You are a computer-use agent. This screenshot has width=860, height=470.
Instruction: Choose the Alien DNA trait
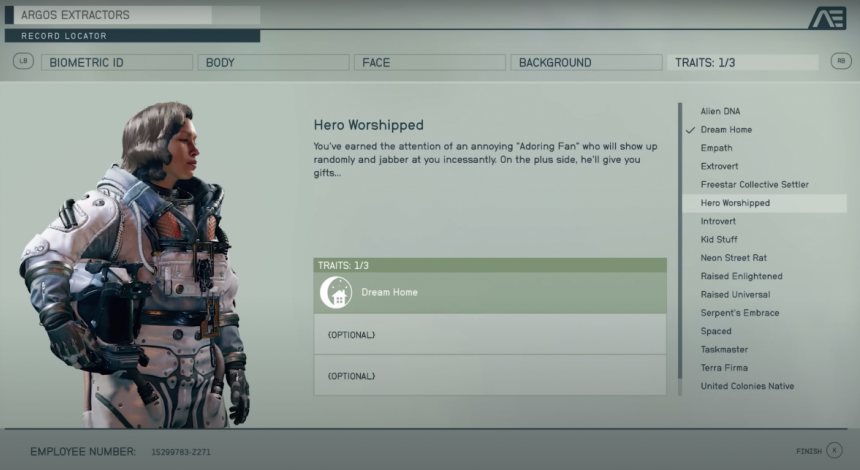(x=720, y=111)
